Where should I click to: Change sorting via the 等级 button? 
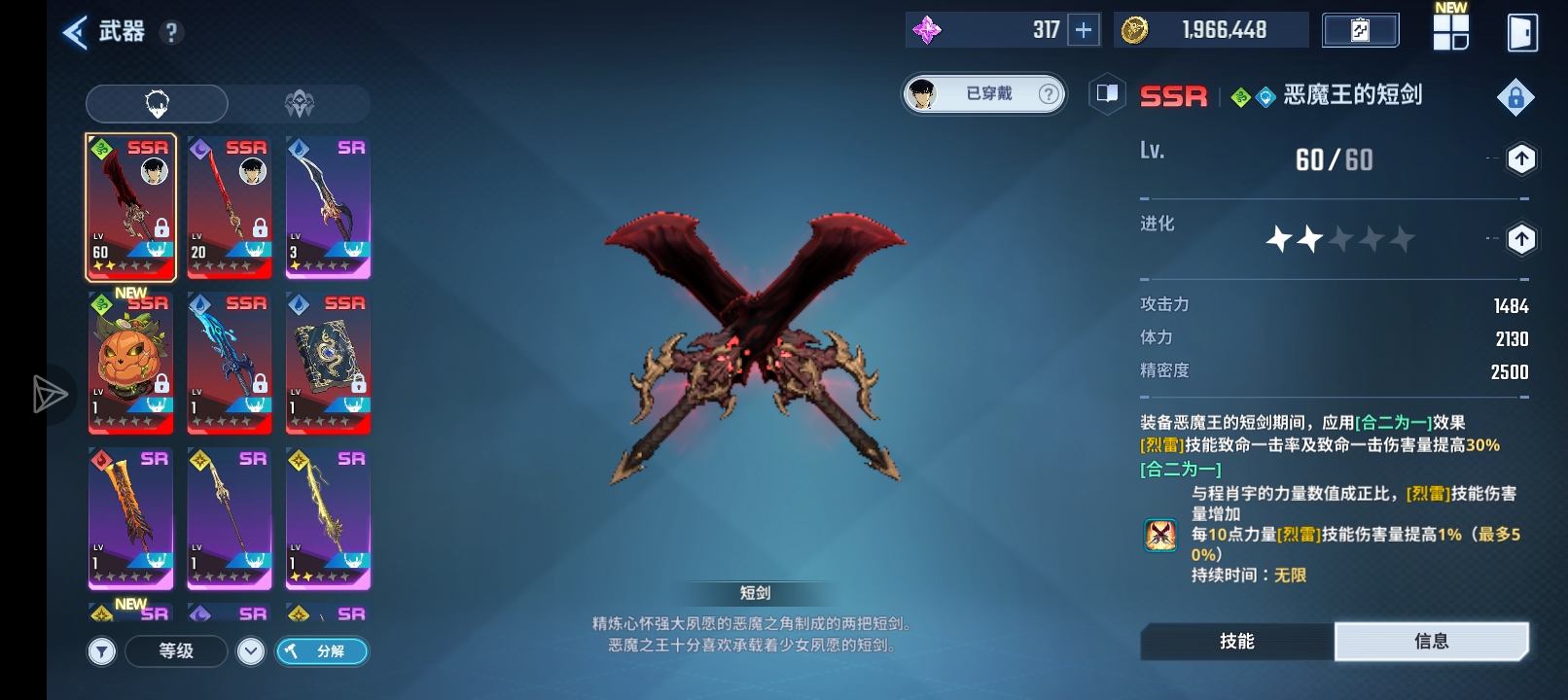coord(177,651)
